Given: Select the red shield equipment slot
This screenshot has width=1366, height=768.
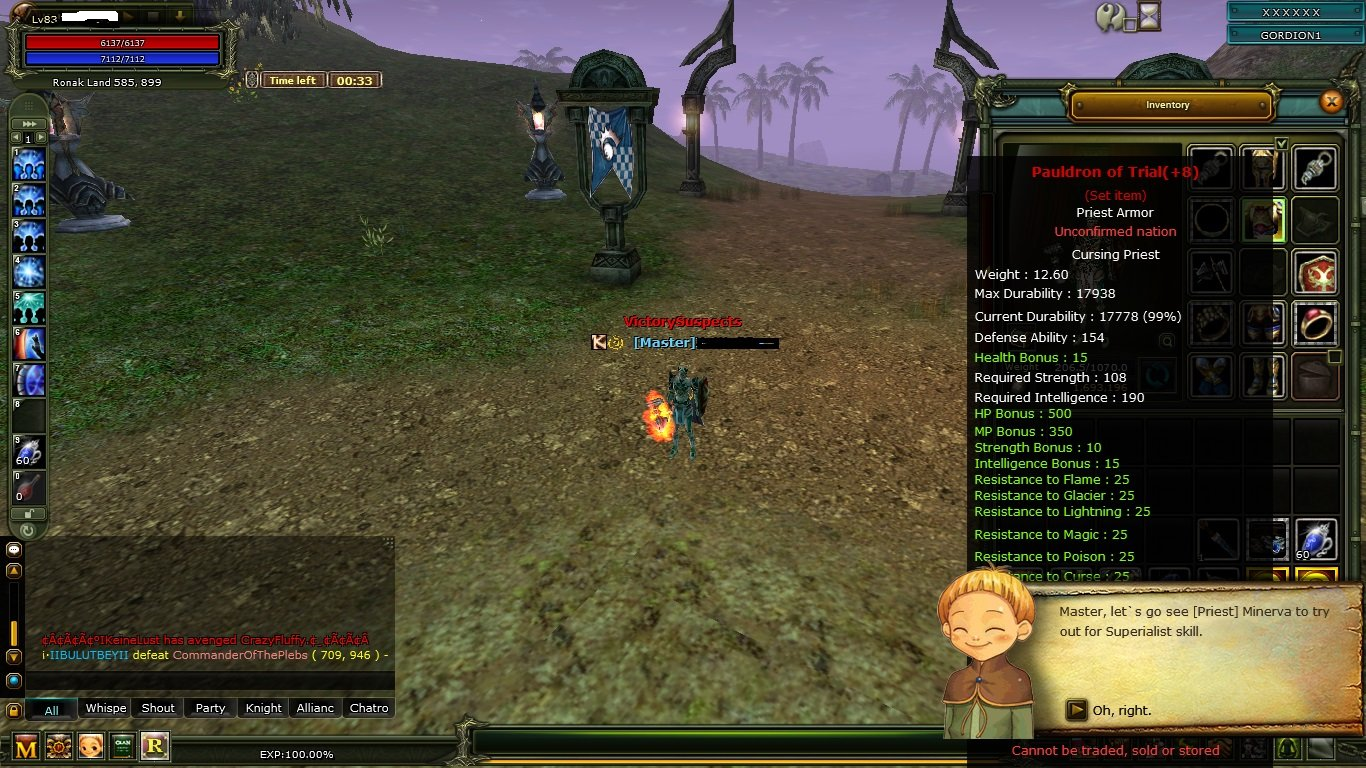Looking at the screenshot, I should pos(1315,272).
